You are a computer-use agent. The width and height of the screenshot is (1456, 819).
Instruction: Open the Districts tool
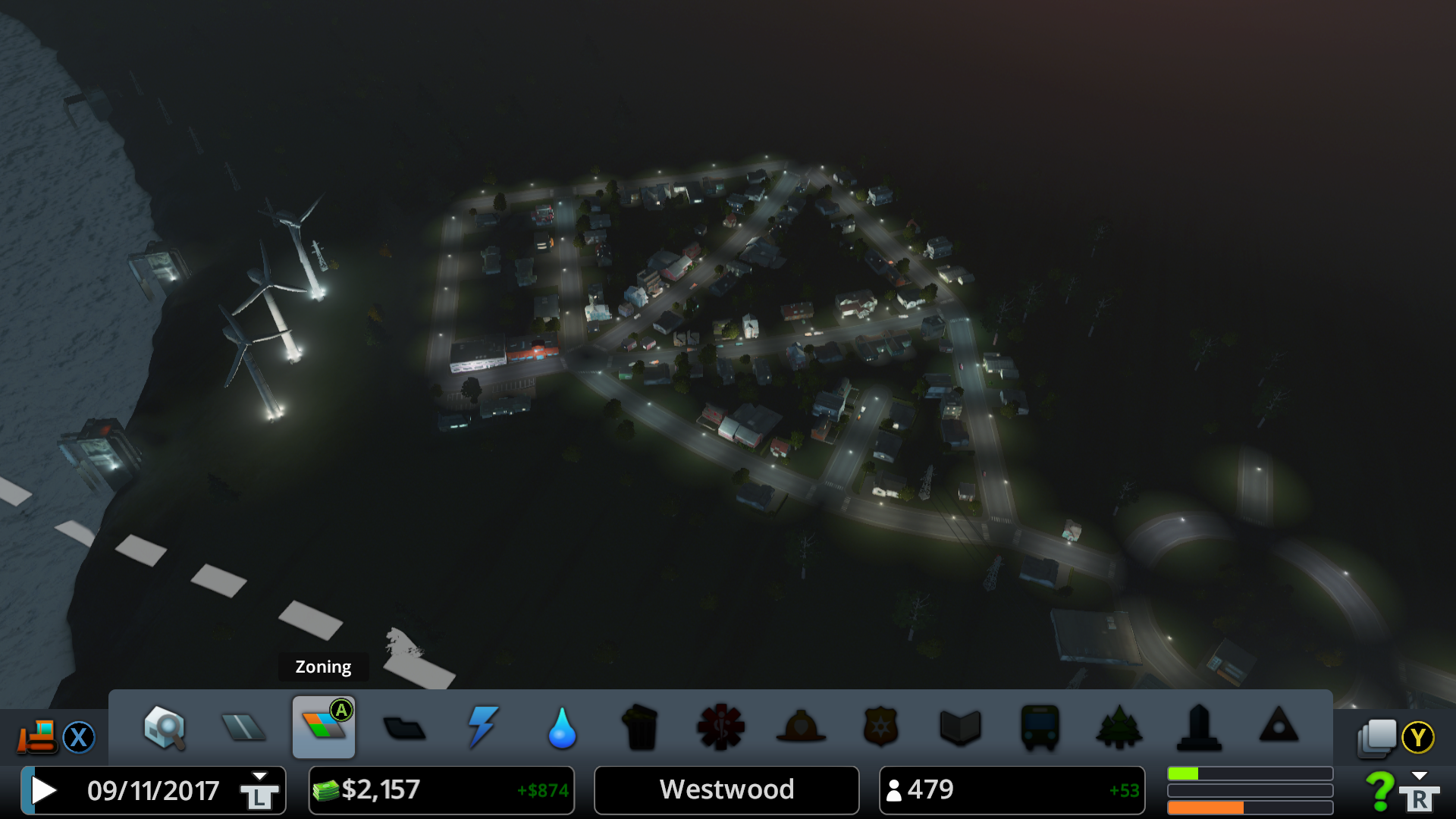tap(404, 729)
